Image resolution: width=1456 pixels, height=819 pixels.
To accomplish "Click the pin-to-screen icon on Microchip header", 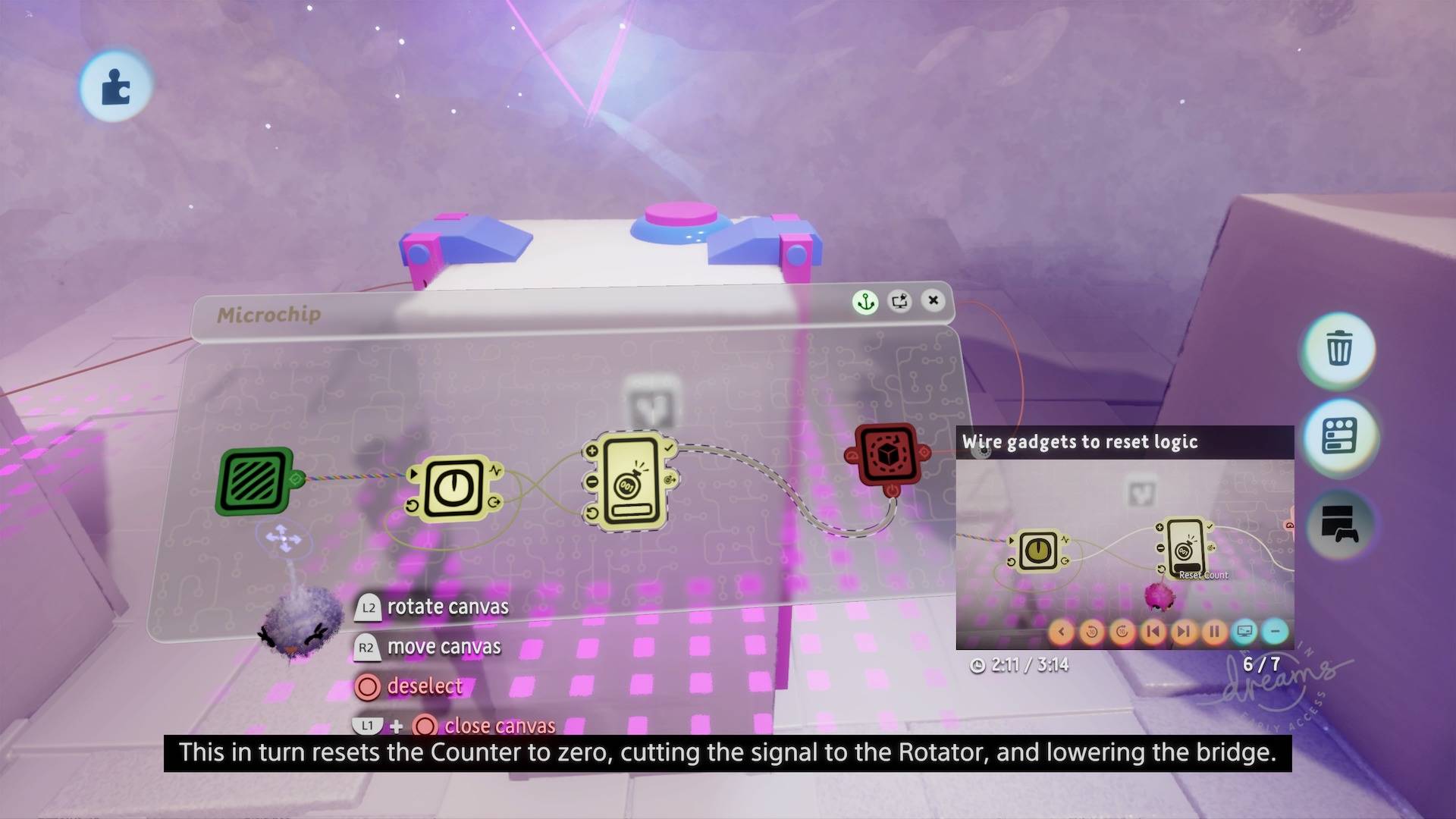I will pyautogui.click(x=900, y=301).
